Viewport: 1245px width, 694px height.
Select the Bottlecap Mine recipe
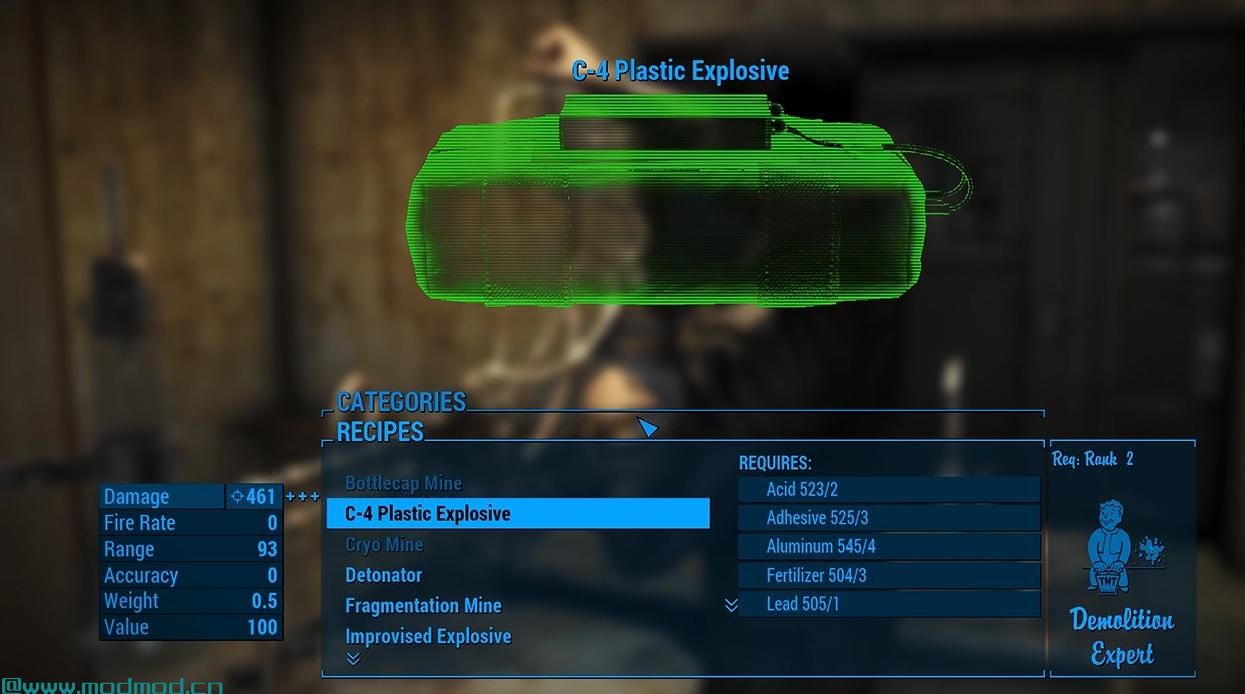pos(403,483)
